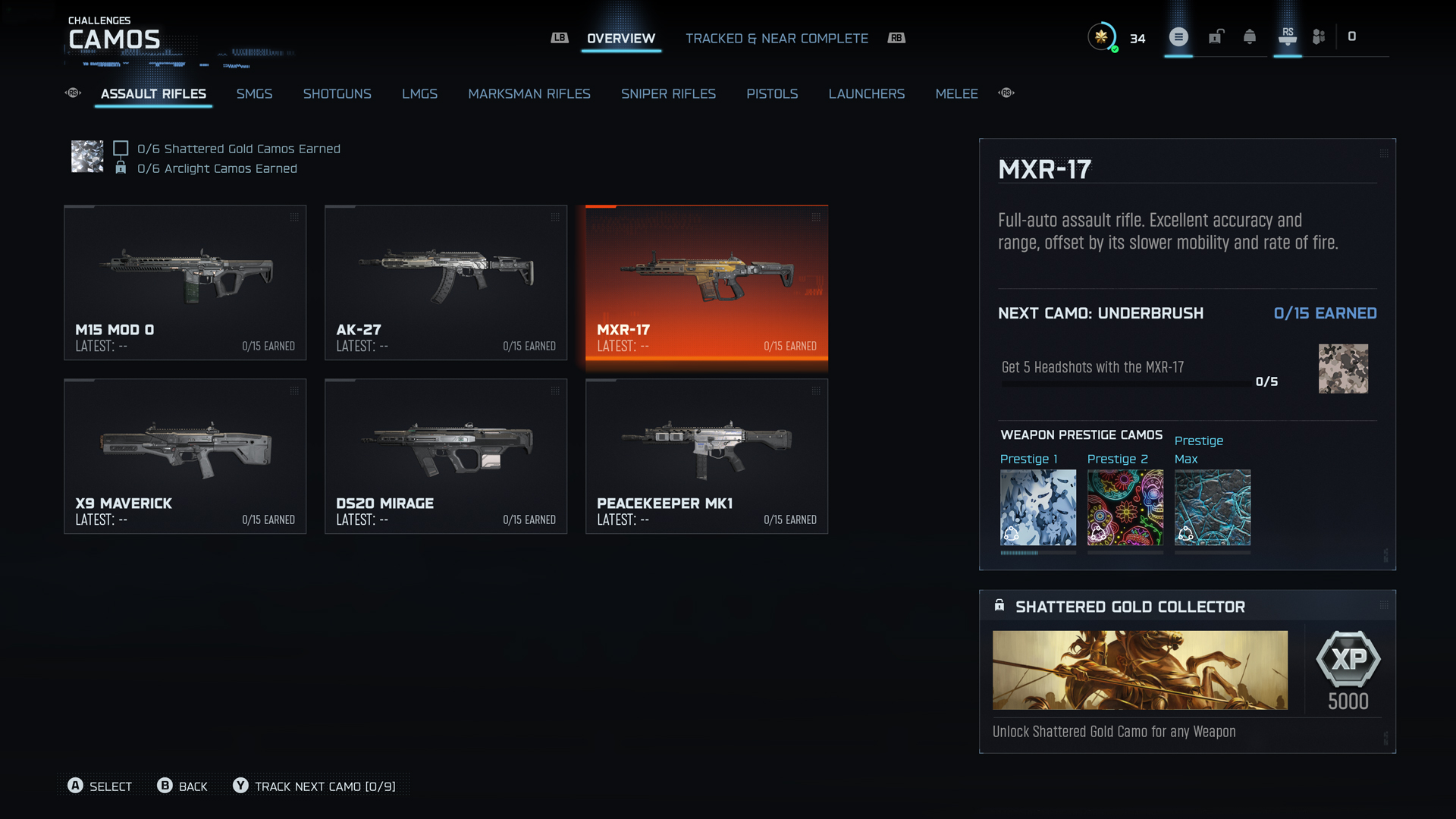Viewport: 1456px width, 819px height.
Task: Open the X9 Maverick weapon tile
Action: coord(185,456)
